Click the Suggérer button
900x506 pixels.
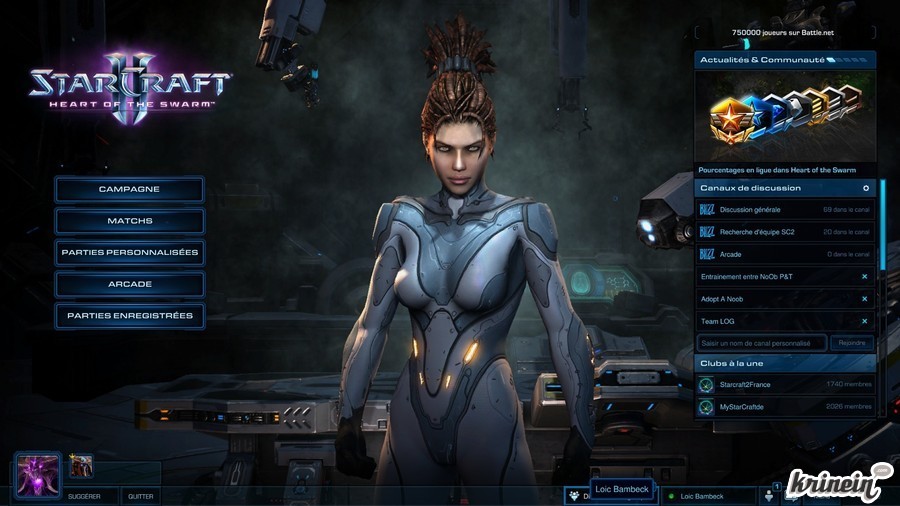point(84,496)
